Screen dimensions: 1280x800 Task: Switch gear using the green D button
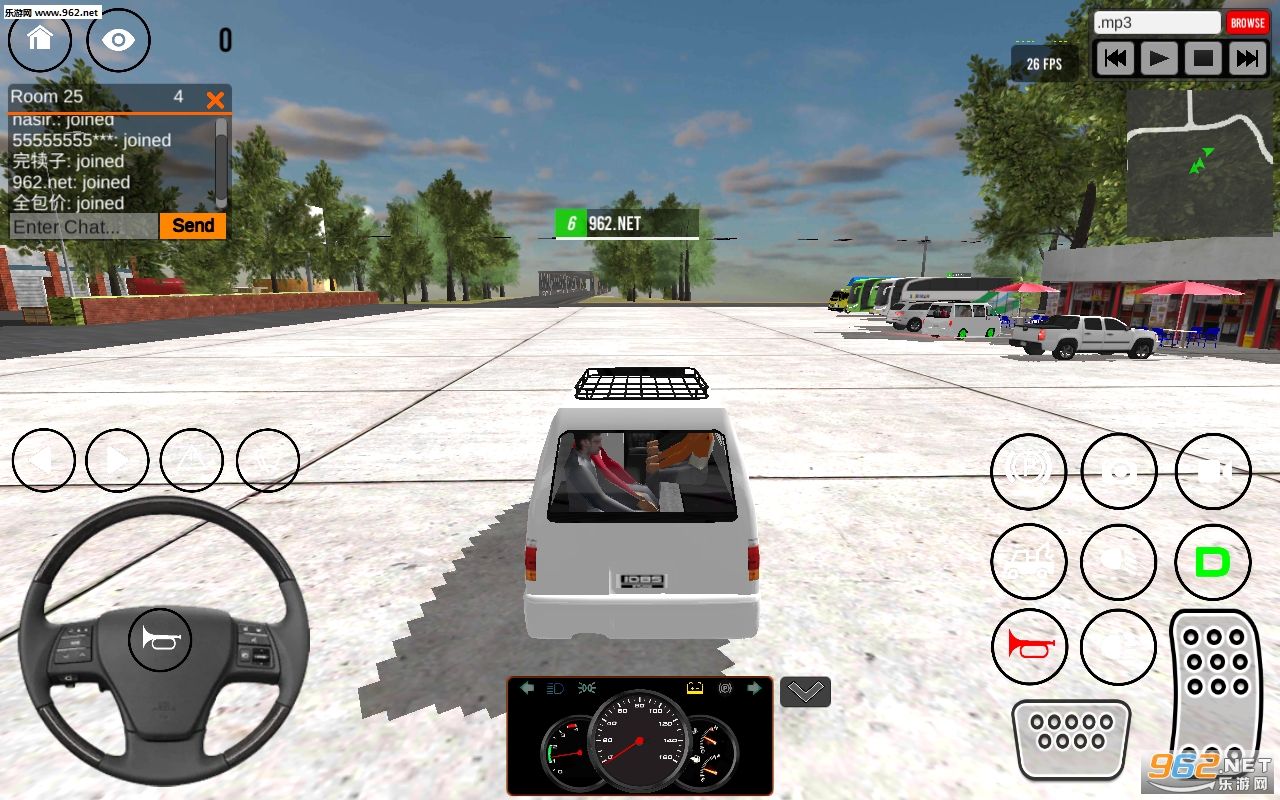click(1212, 562)
